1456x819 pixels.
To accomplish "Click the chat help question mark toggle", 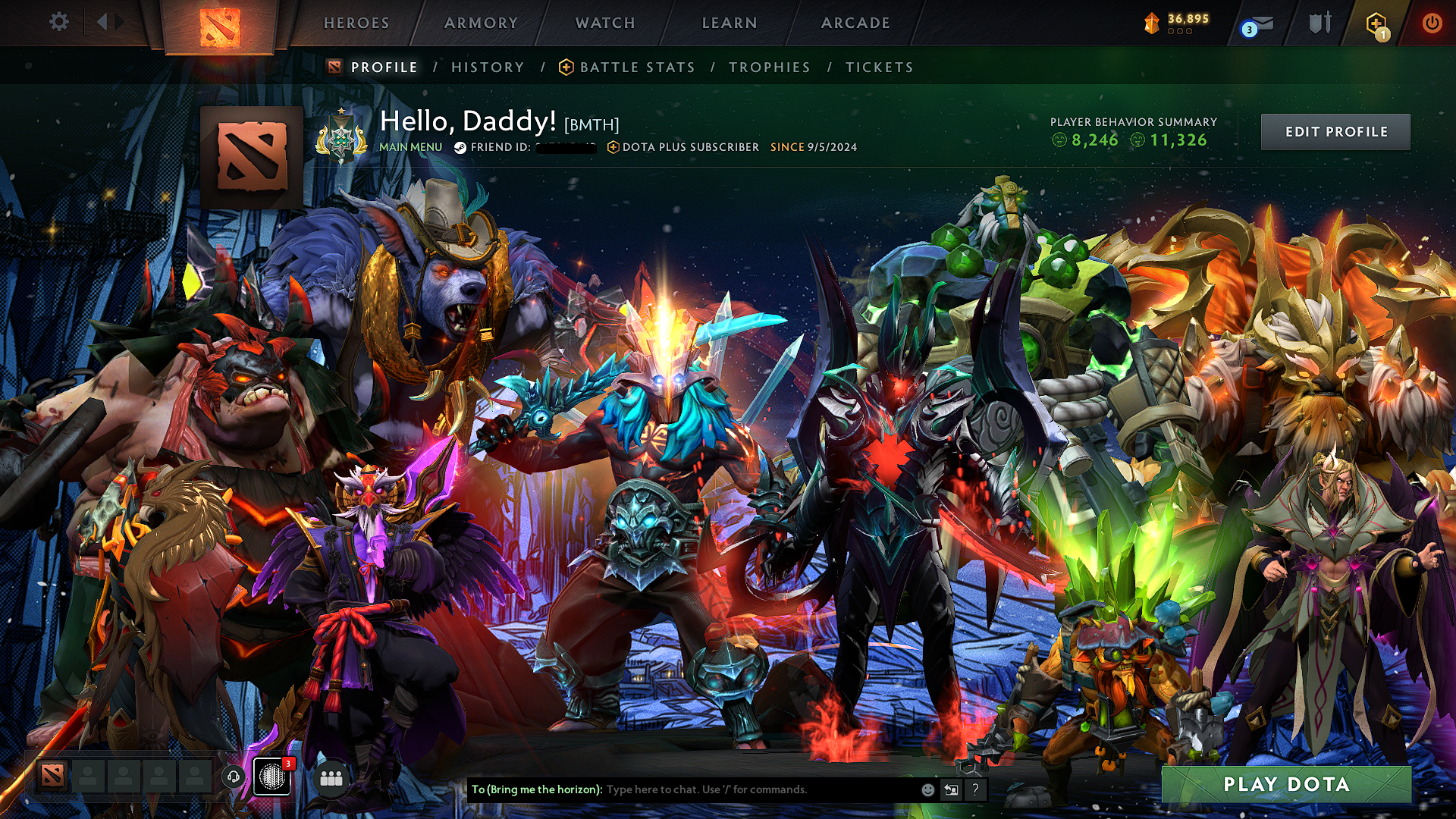I will pos(975,789).
